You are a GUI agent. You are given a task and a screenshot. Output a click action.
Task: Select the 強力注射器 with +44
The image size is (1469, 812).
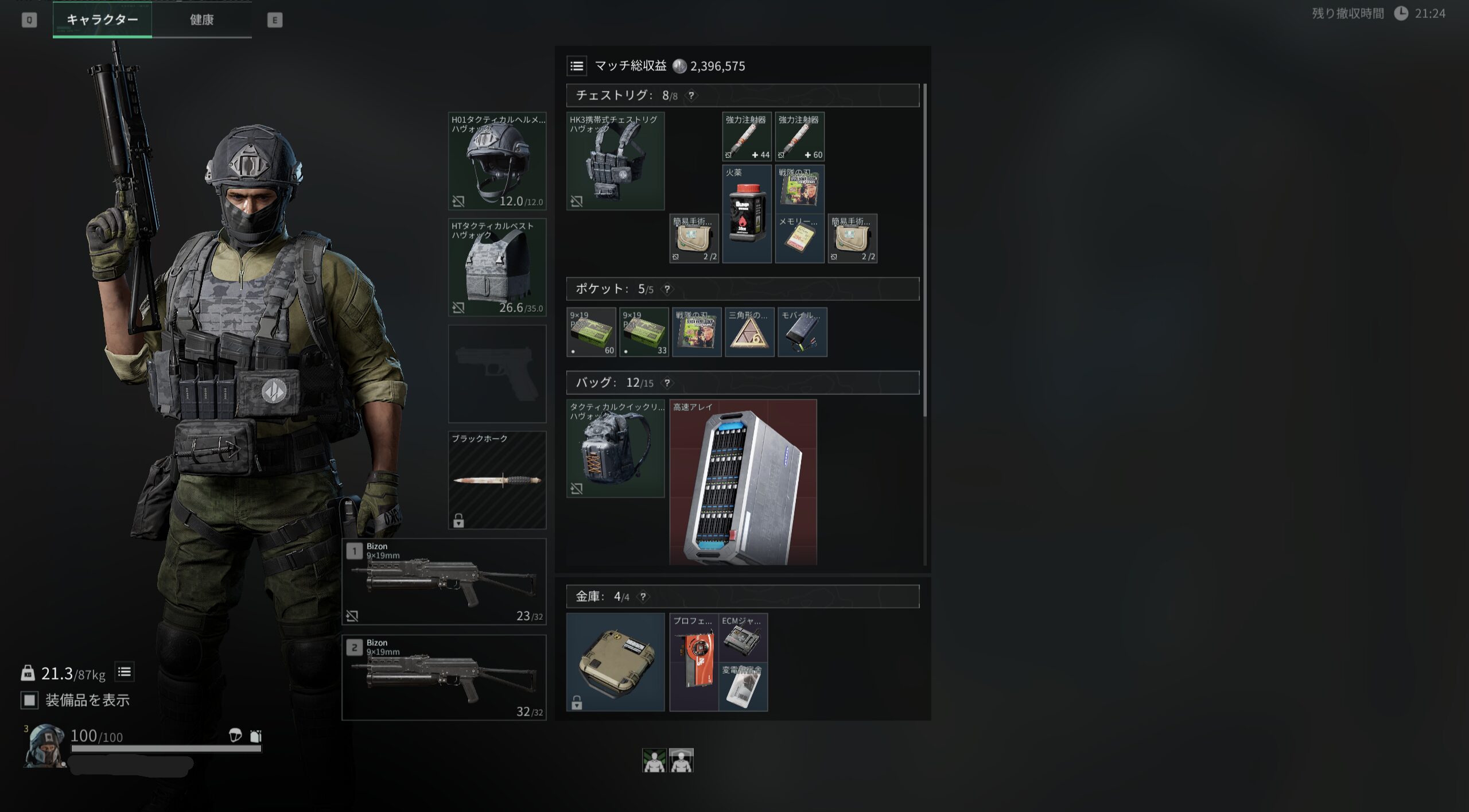point(747,137)
